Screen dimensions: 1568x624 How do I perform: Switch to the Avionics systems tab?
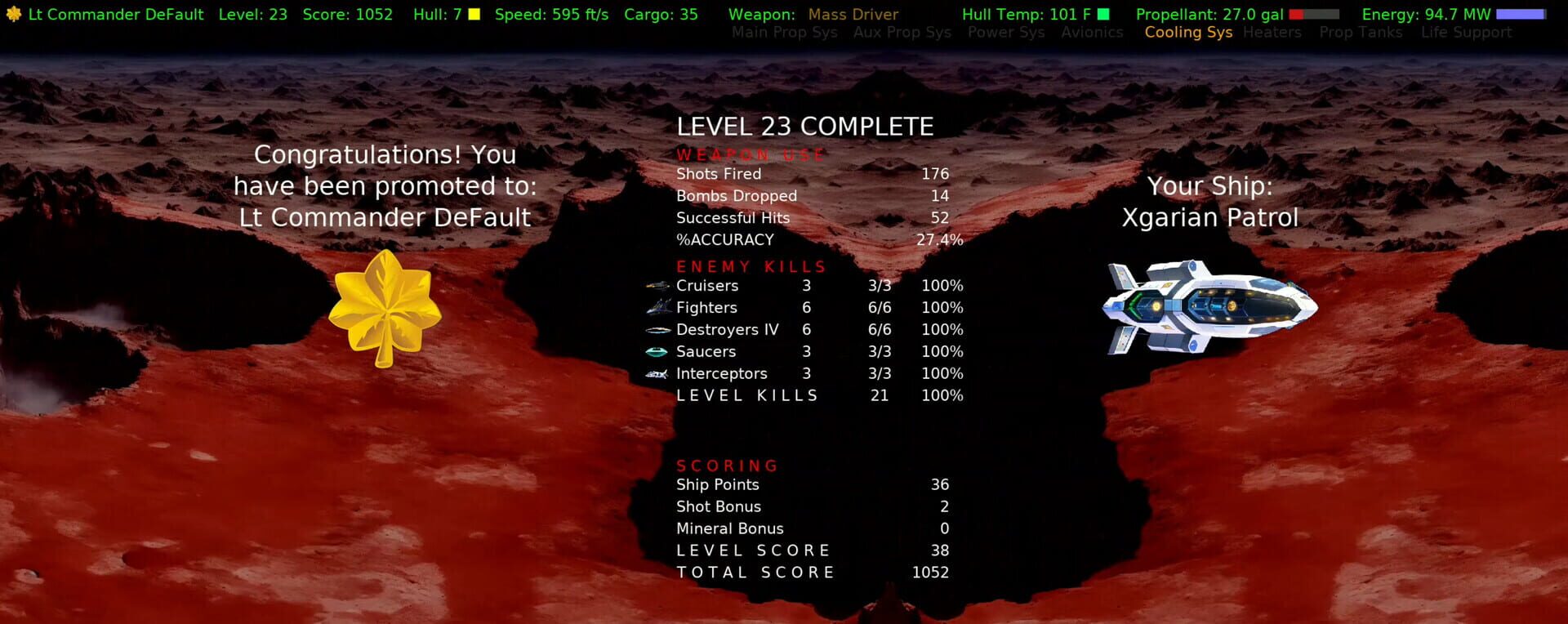tap(1092, 33)
